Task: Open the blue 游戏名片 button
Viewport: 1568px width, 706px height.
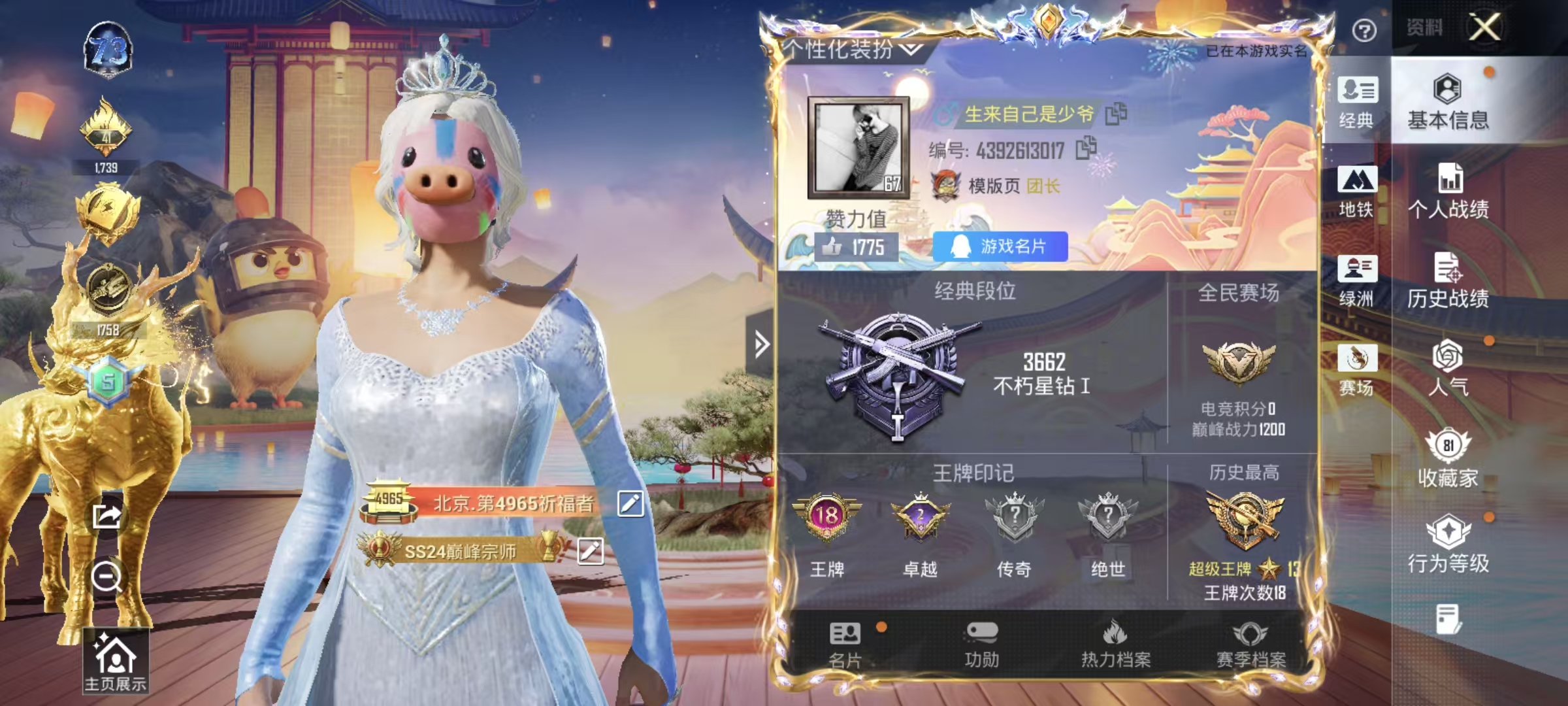Action: point(1000,246)
